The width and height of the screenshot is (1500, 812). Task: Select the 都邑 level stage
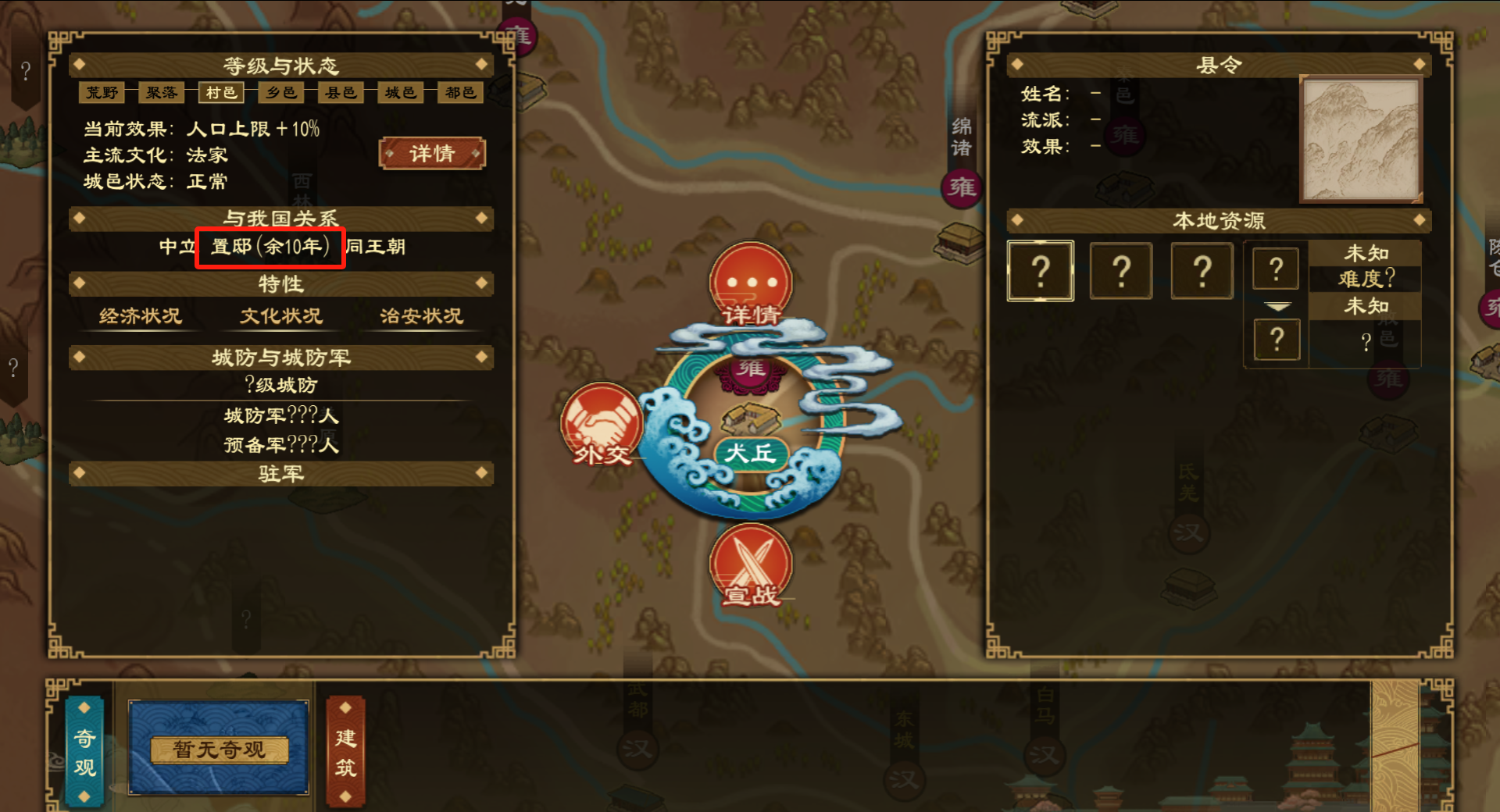(460, 93)
